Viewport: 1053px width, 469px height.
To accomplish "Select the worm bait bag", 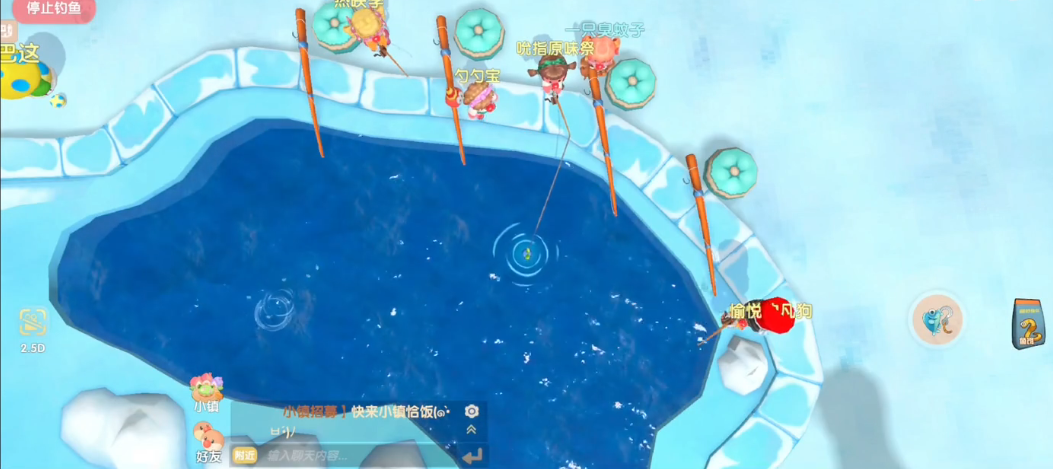I will tap(1028, 323).
